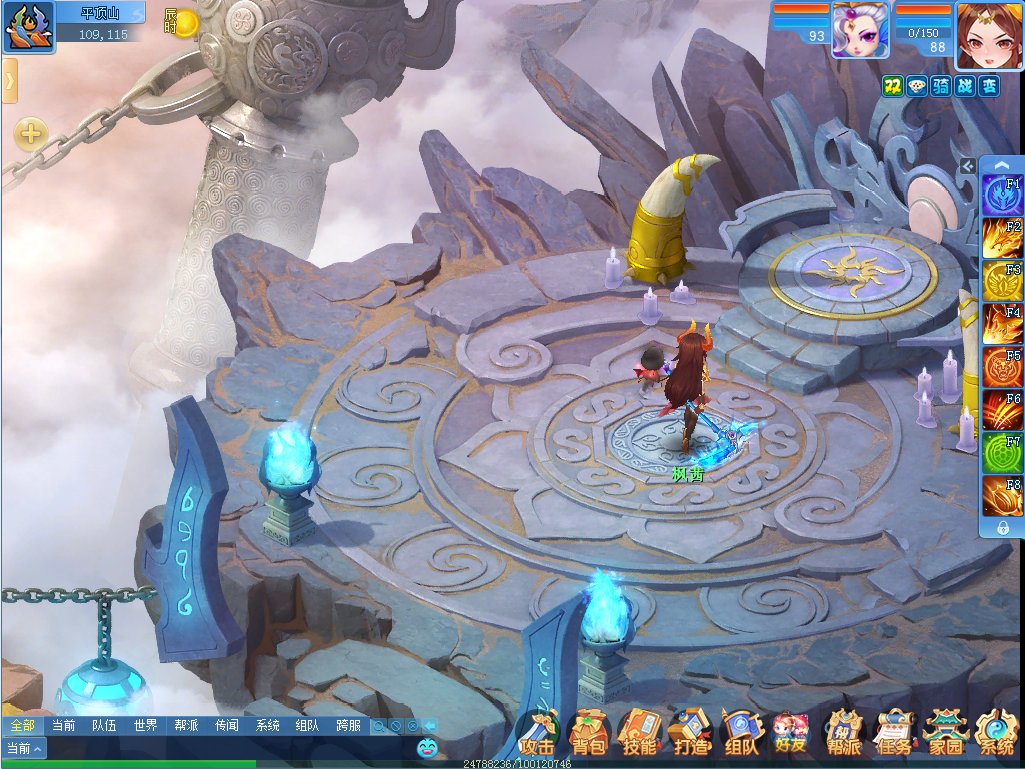Open the 组队 team menu
The image size is (1025, 769).
click(x=741, y=734)
